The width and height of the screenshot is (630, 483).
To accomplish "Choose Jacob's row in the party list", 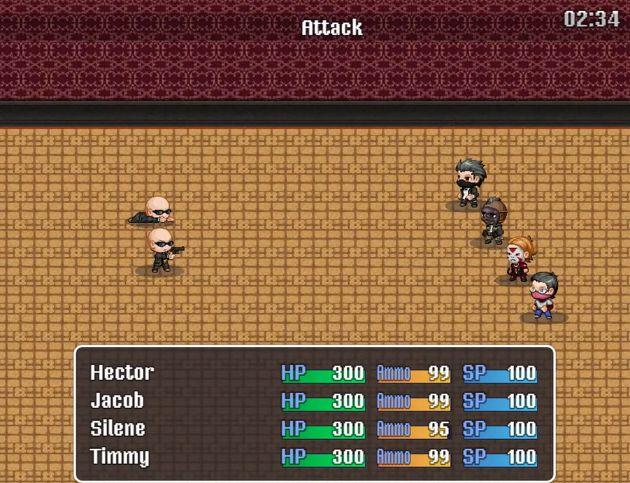I will (x=117, y=401).
